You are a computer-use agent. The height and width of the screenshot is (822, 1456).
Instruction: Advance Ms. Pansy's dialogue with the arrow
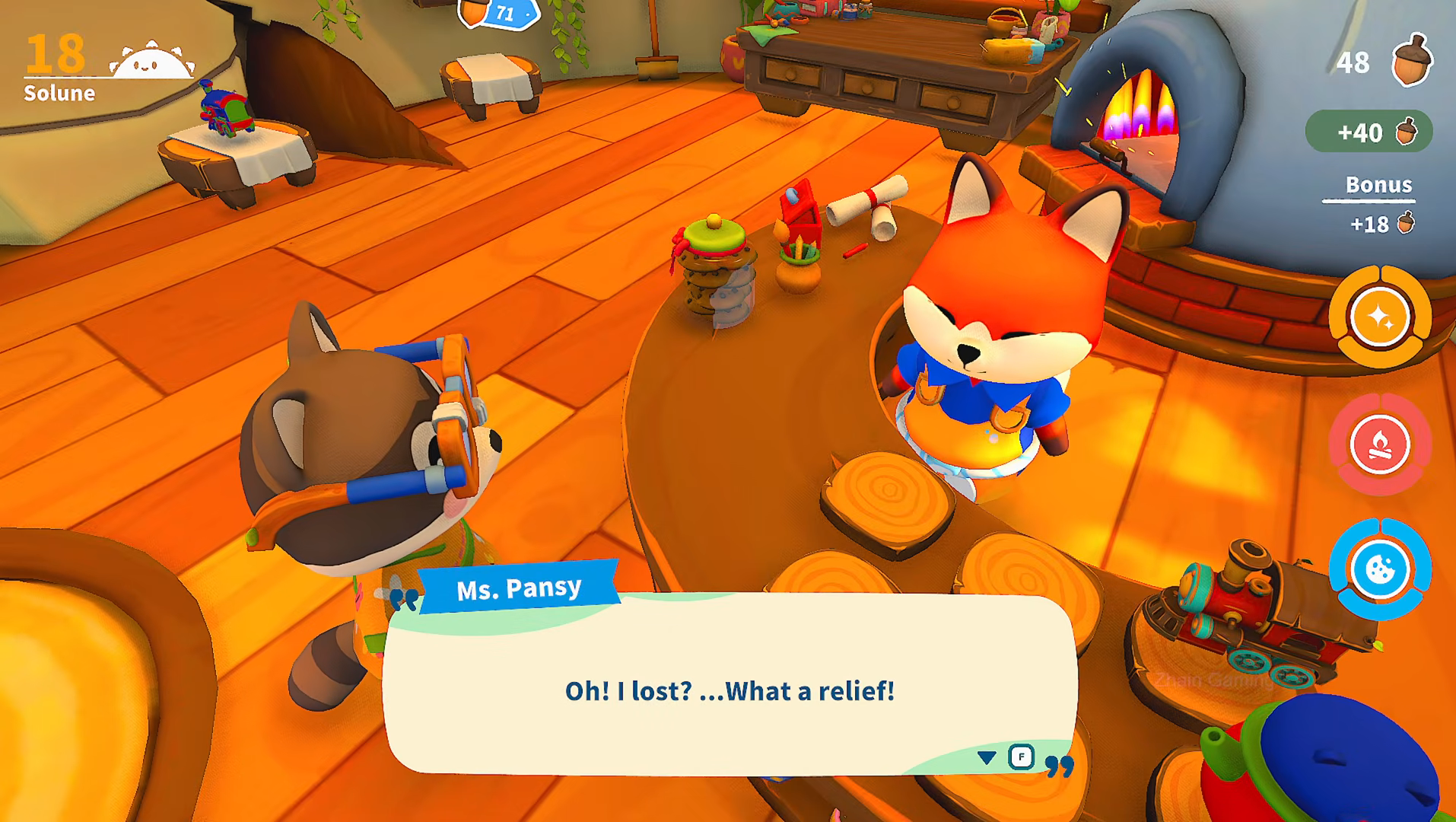987,757
